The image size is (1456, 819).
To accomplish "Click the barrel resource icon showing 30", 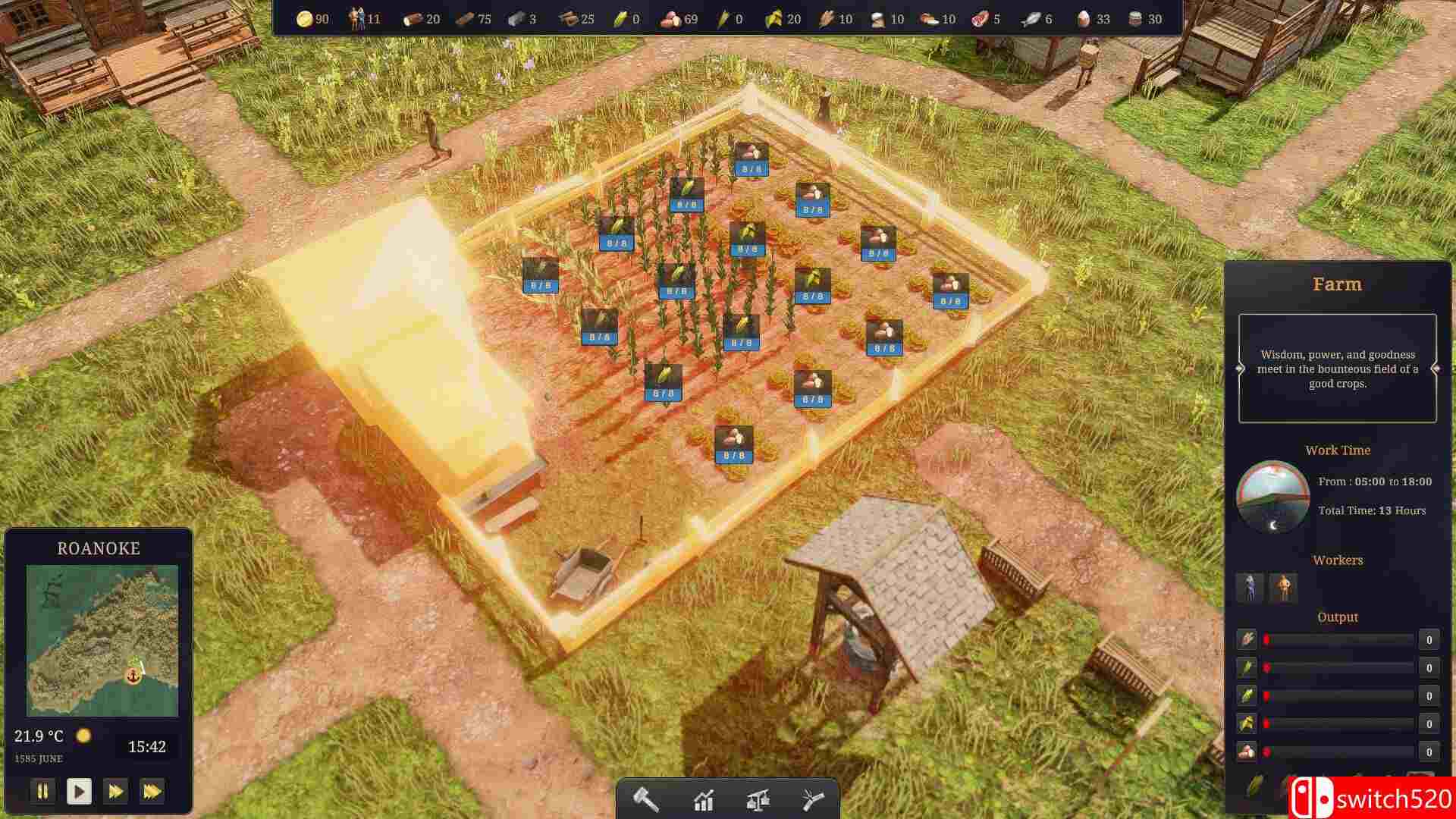I will tap(1135, 19).
